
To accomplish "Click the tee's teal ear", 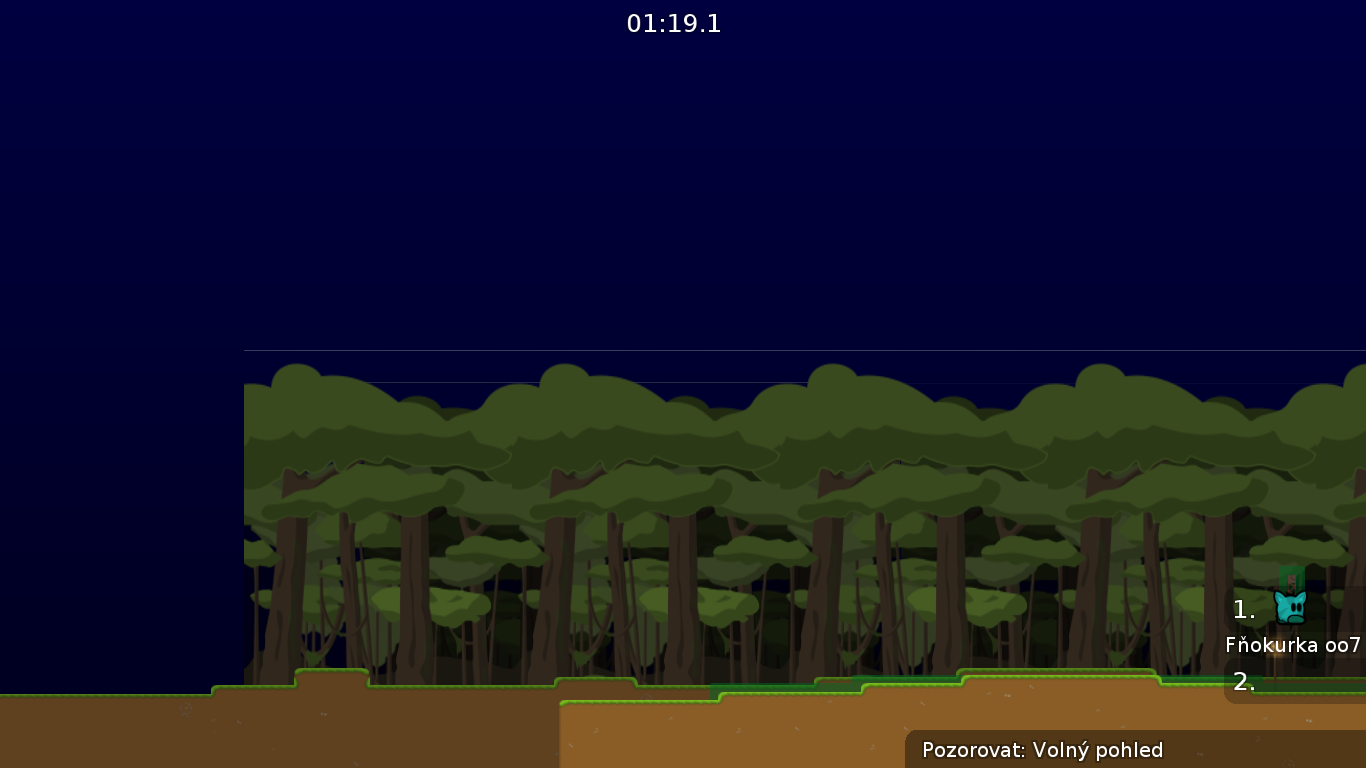I will 1280,596.
